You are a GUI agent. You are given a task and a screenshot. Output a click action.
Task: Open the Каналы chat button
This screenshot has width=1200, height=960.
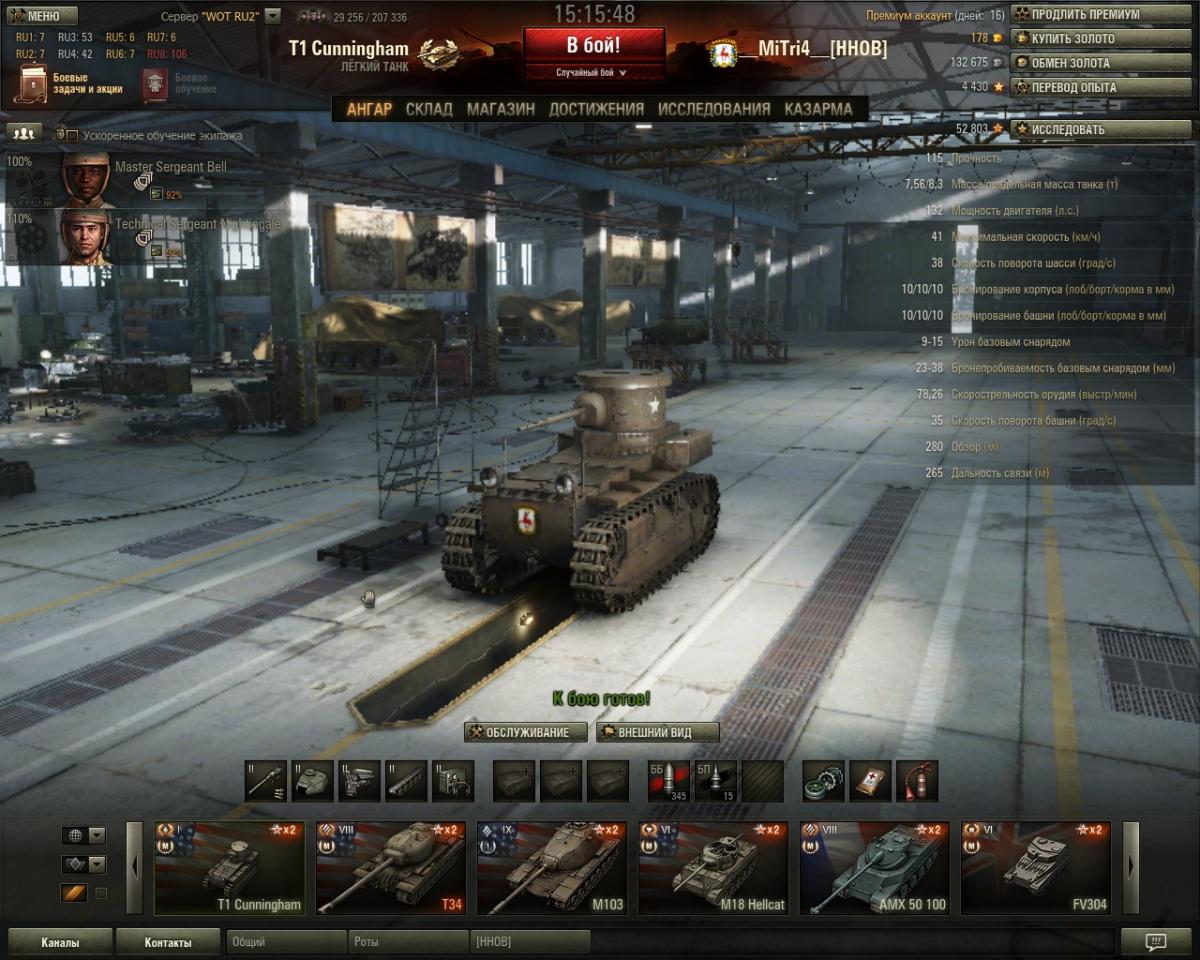coord(60,942)
